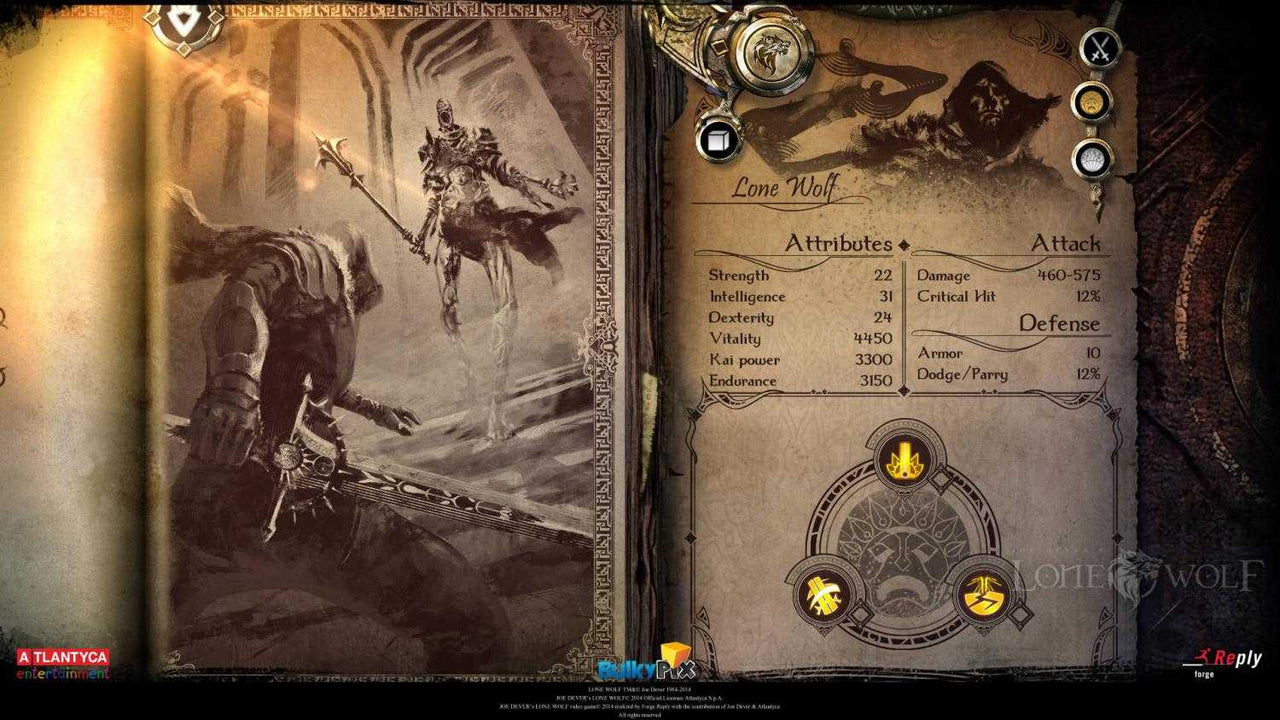Open the lower-right golden discipline icon
1280x720 pixels.
point(985,595)
